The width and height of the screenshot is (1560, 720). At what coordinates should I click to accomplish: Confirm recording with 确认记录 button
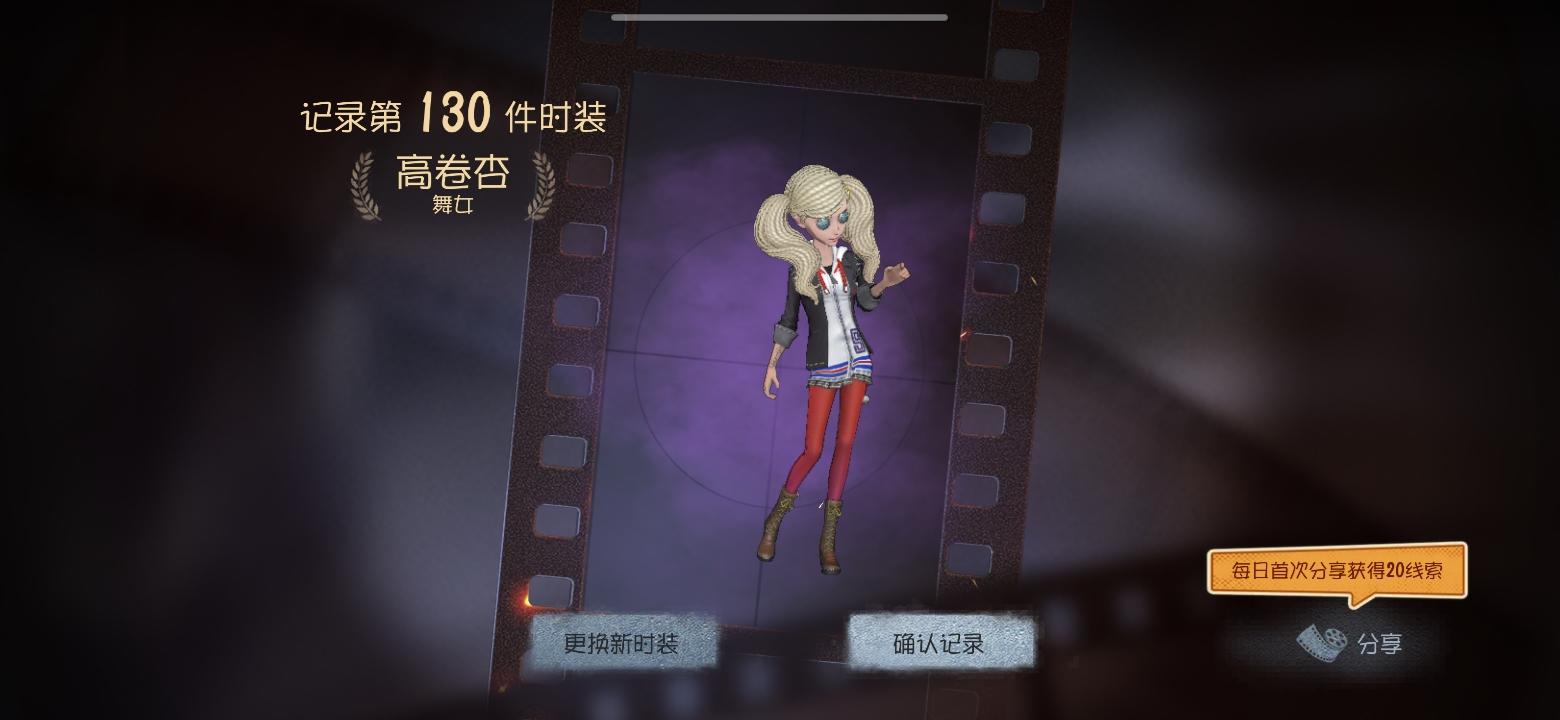940,643
